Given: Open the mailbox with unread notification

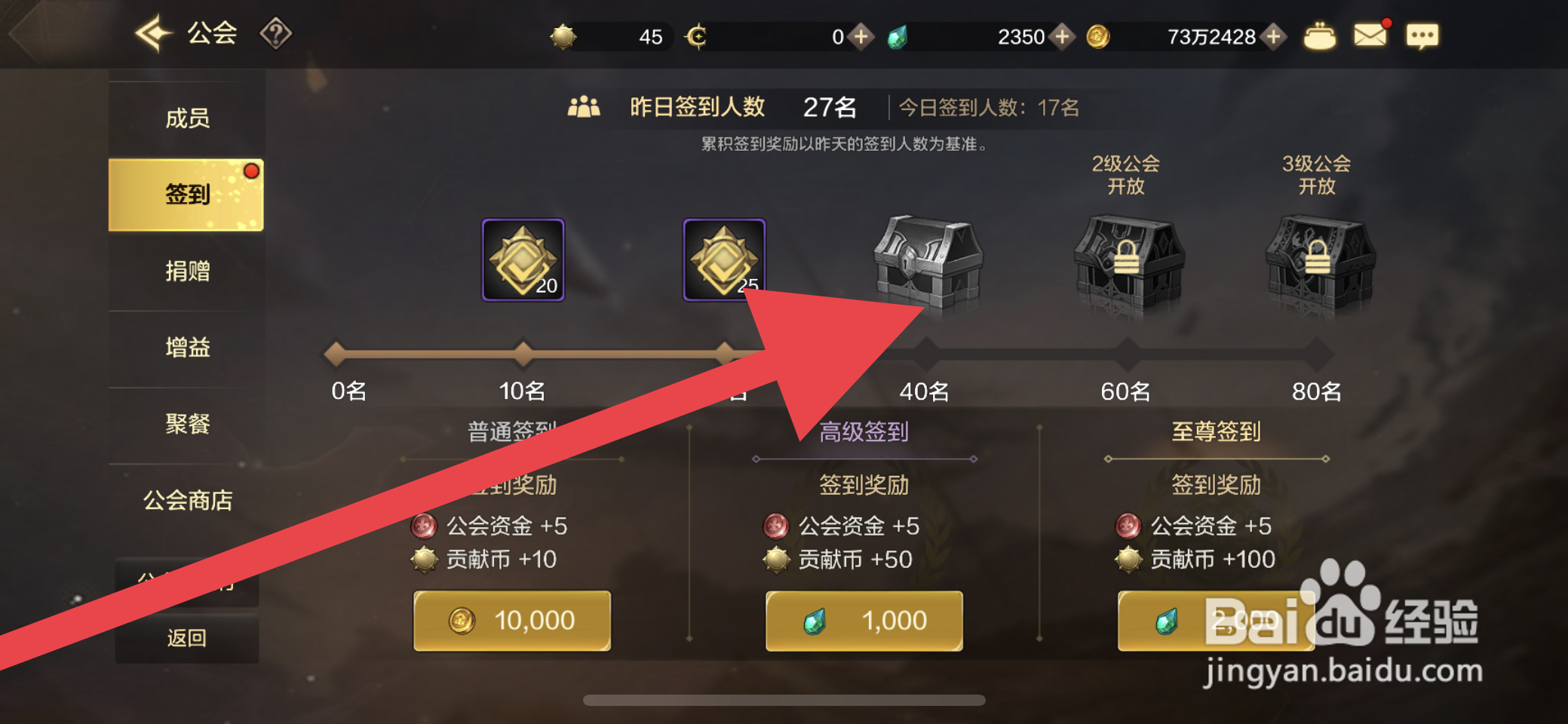Looking at the screenshot, I should click(x=1370, y=33).
